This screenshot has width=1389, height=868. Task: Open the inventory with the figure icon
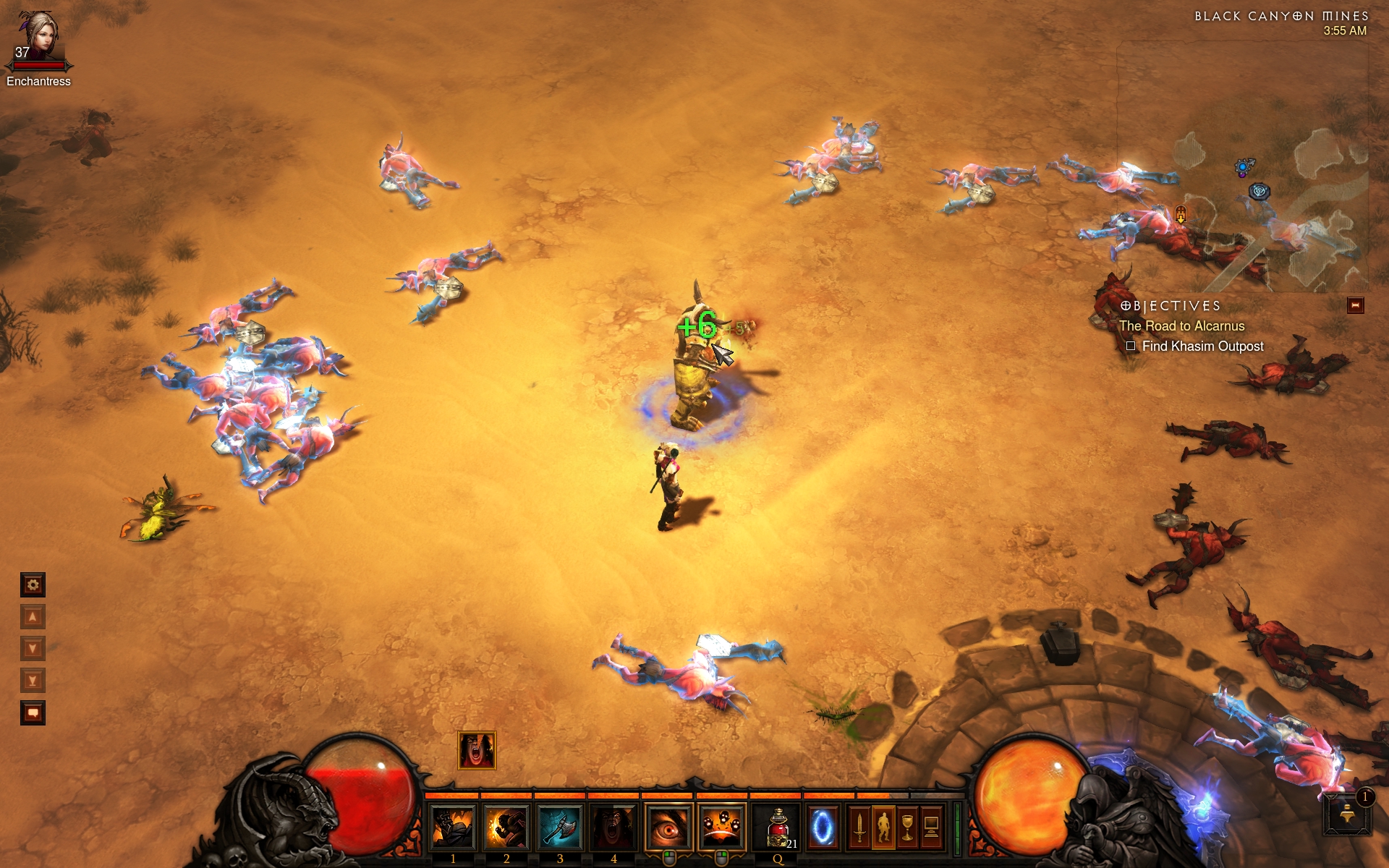coord(883,827)
